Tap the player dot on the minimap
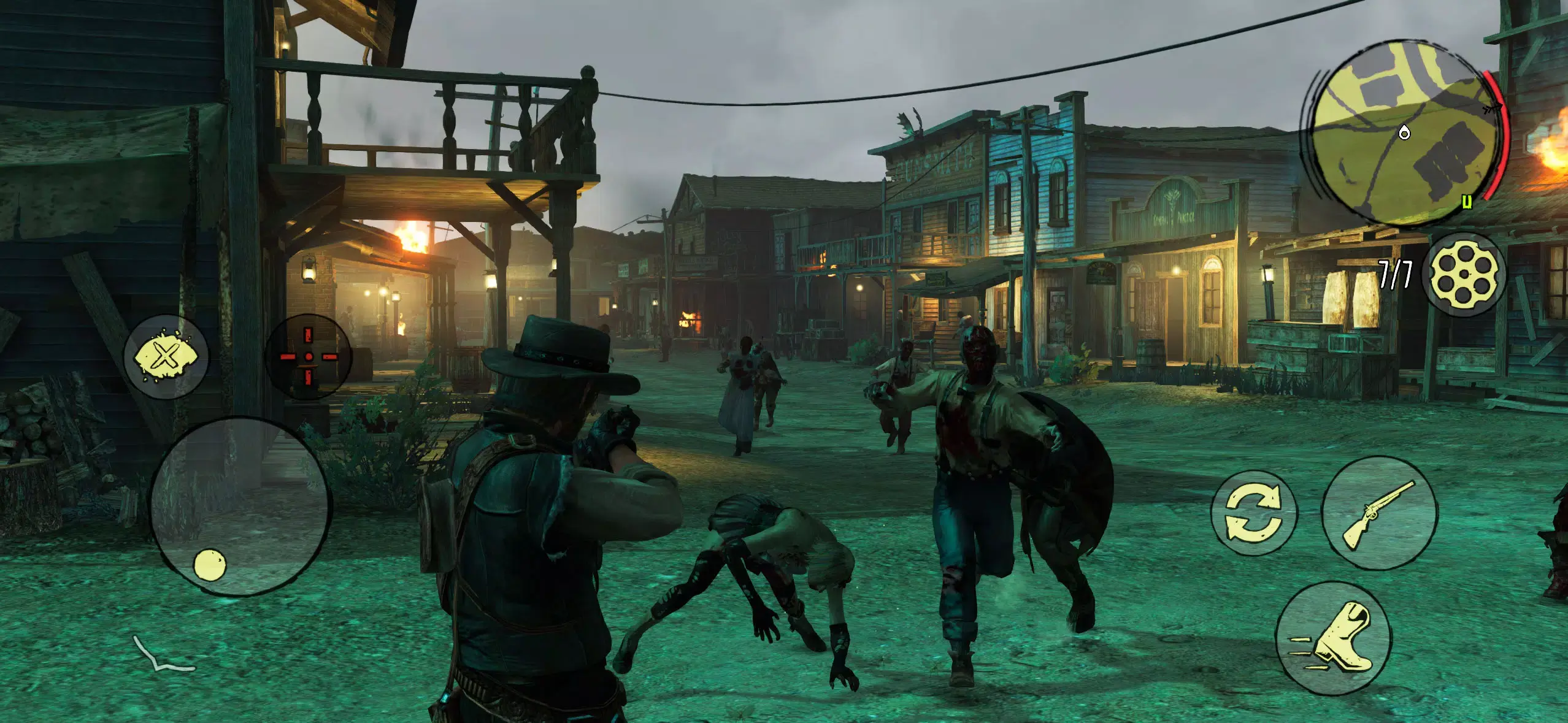The height and width of the screenshot is (723, 1568). (1404, 132)
